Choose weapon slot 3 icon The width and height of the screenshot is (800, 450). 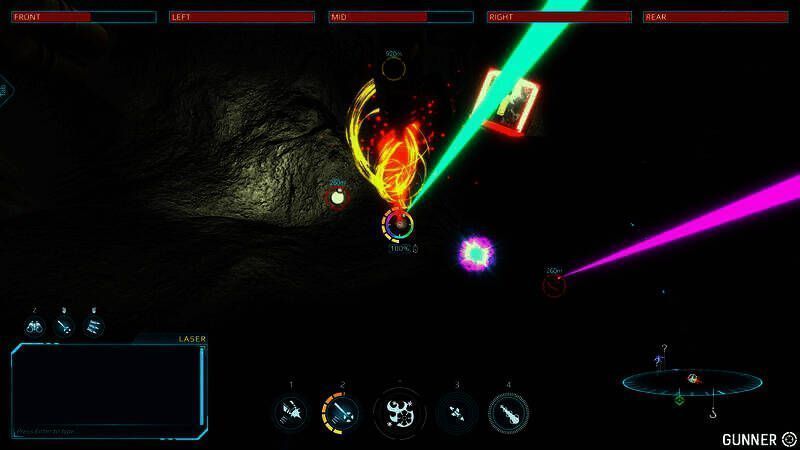[x=456, y=411]
